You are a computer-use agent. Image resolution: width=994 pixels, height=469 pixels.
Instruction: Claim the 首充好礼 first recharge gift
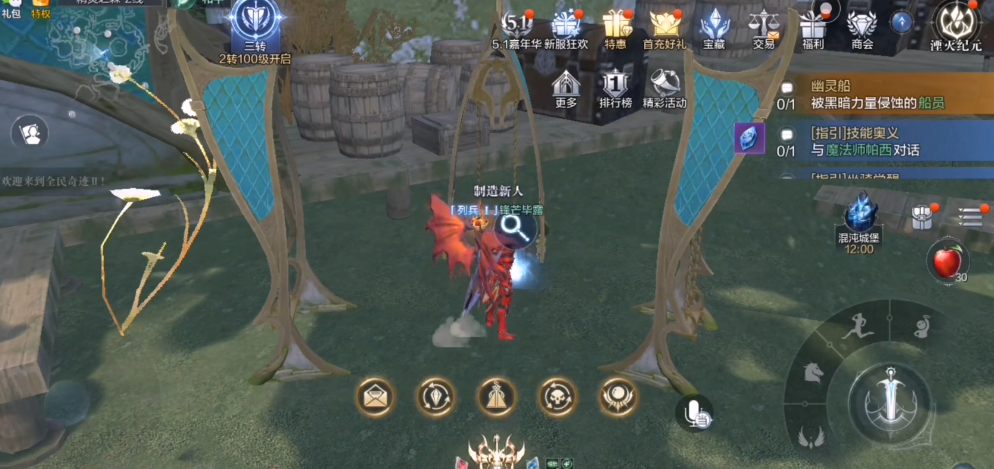tap(665, 24)
